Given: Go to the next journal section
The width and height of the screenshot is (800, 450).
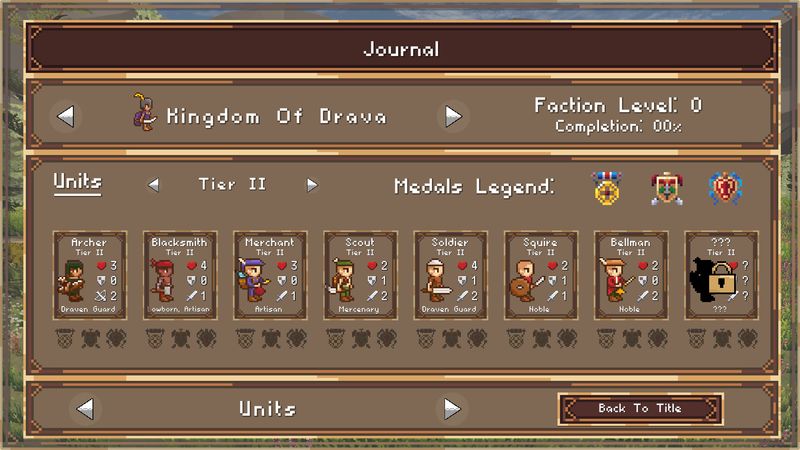Looking at the screenshot, I should click(x=452, y=408).
